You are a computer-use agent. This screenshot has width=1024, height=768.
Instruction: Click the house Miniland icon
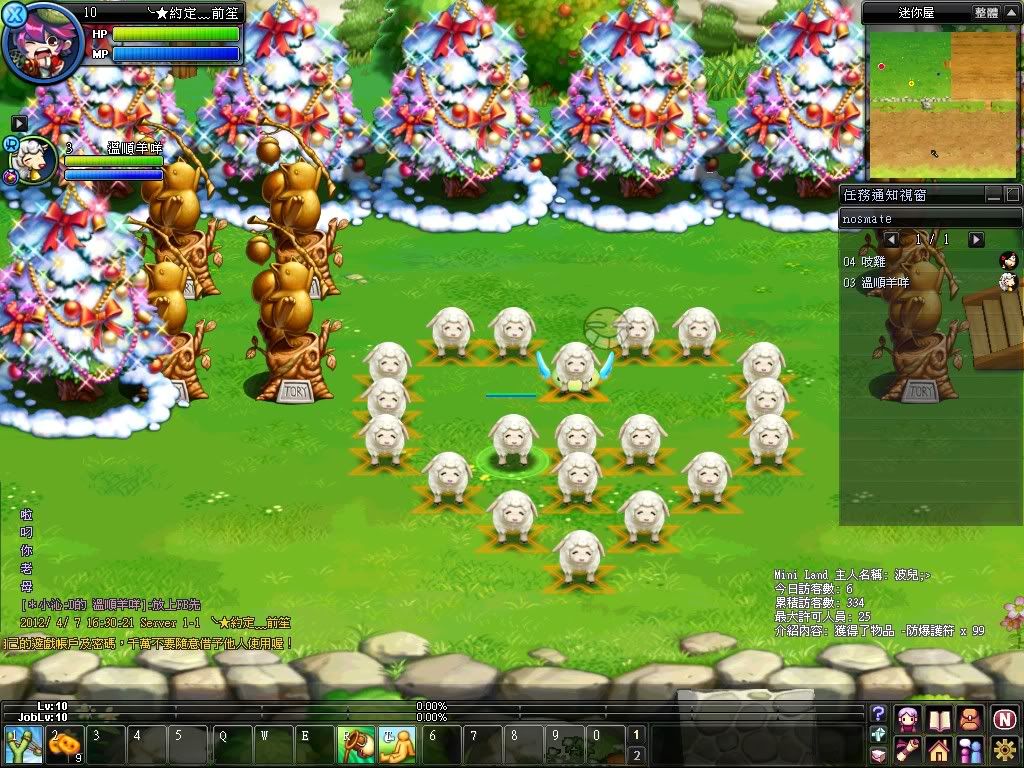[x=938, y=749]
